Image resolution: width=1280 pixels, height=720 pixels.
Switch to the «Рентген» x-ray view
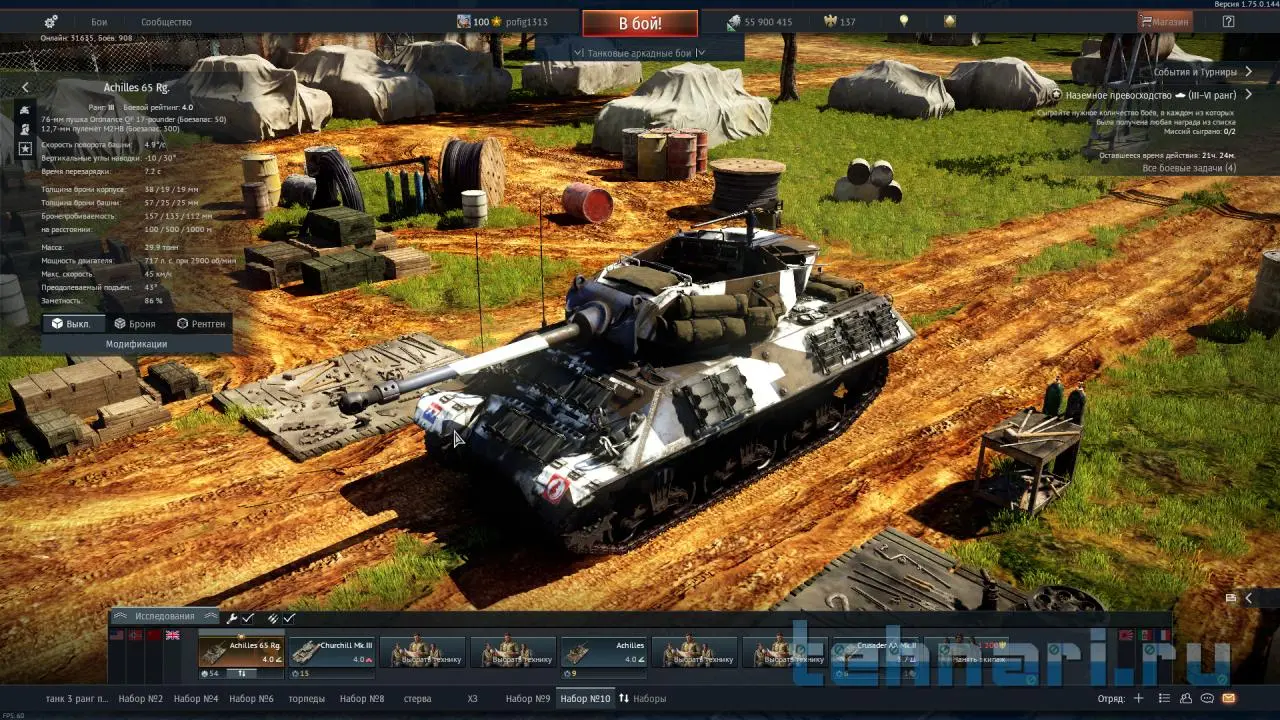click(201, 324)
